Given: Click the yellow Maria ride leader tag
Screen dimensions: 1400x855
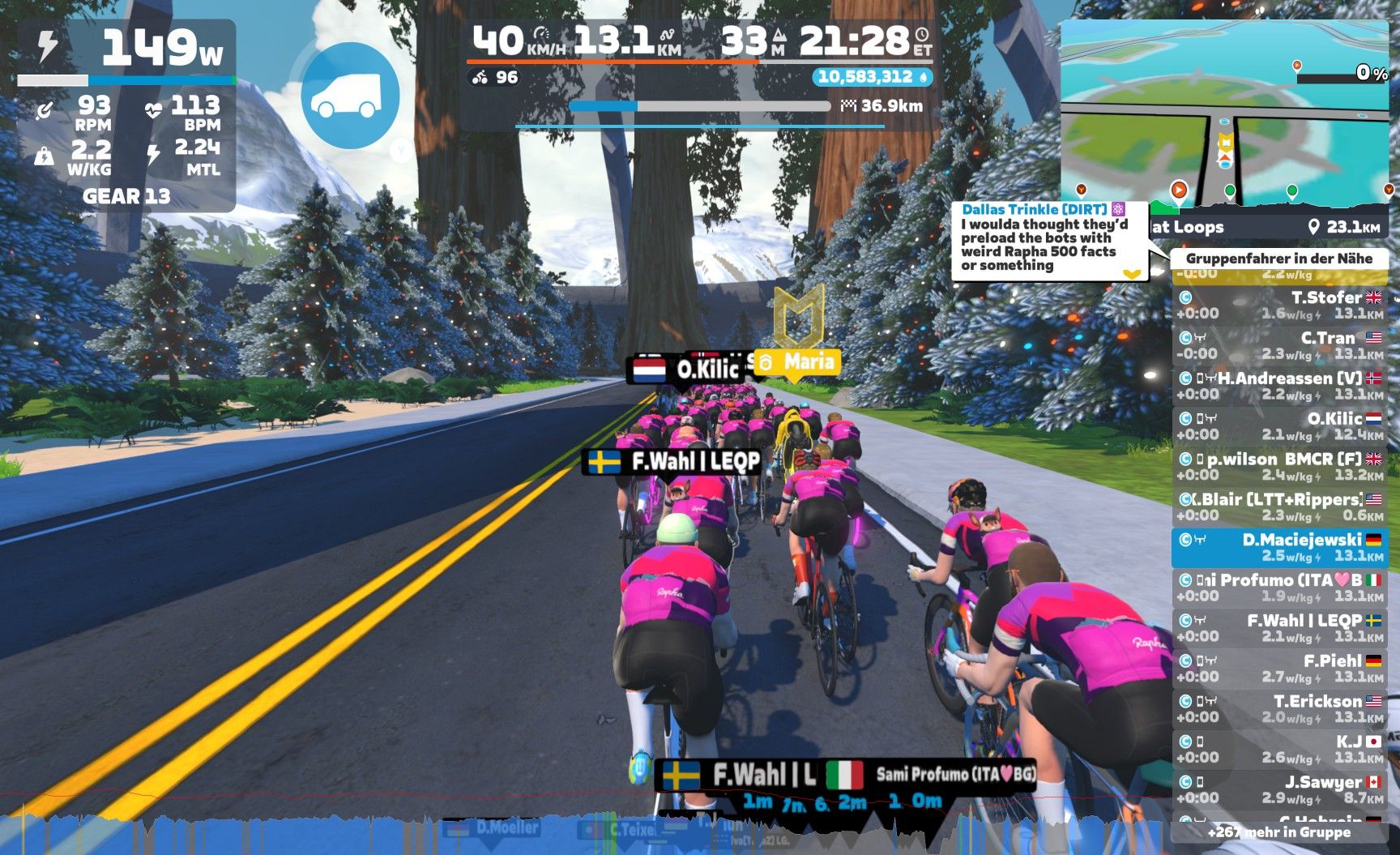Looking at the screenshot, I should 797,361.
